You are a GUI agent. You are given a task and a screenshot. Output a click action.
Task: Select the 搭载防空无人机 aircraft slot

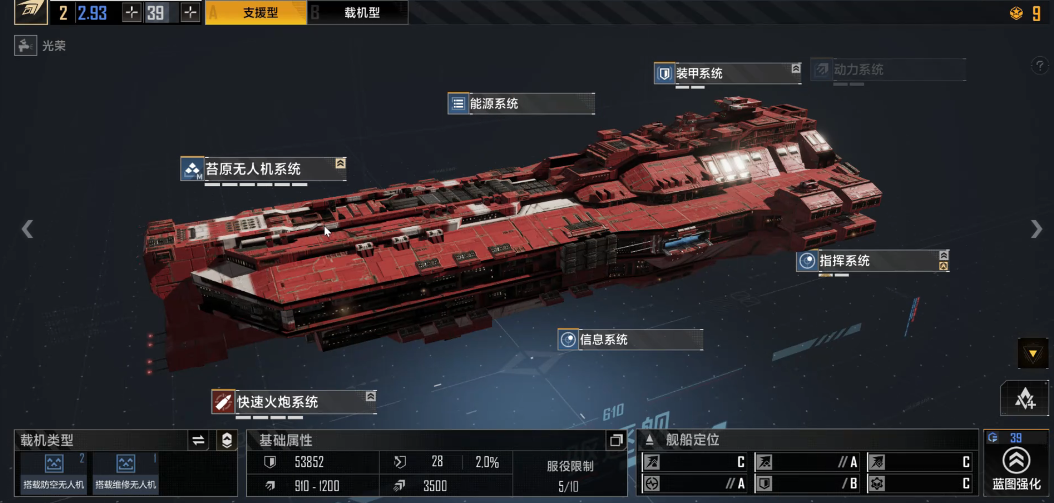click(53, 471)
